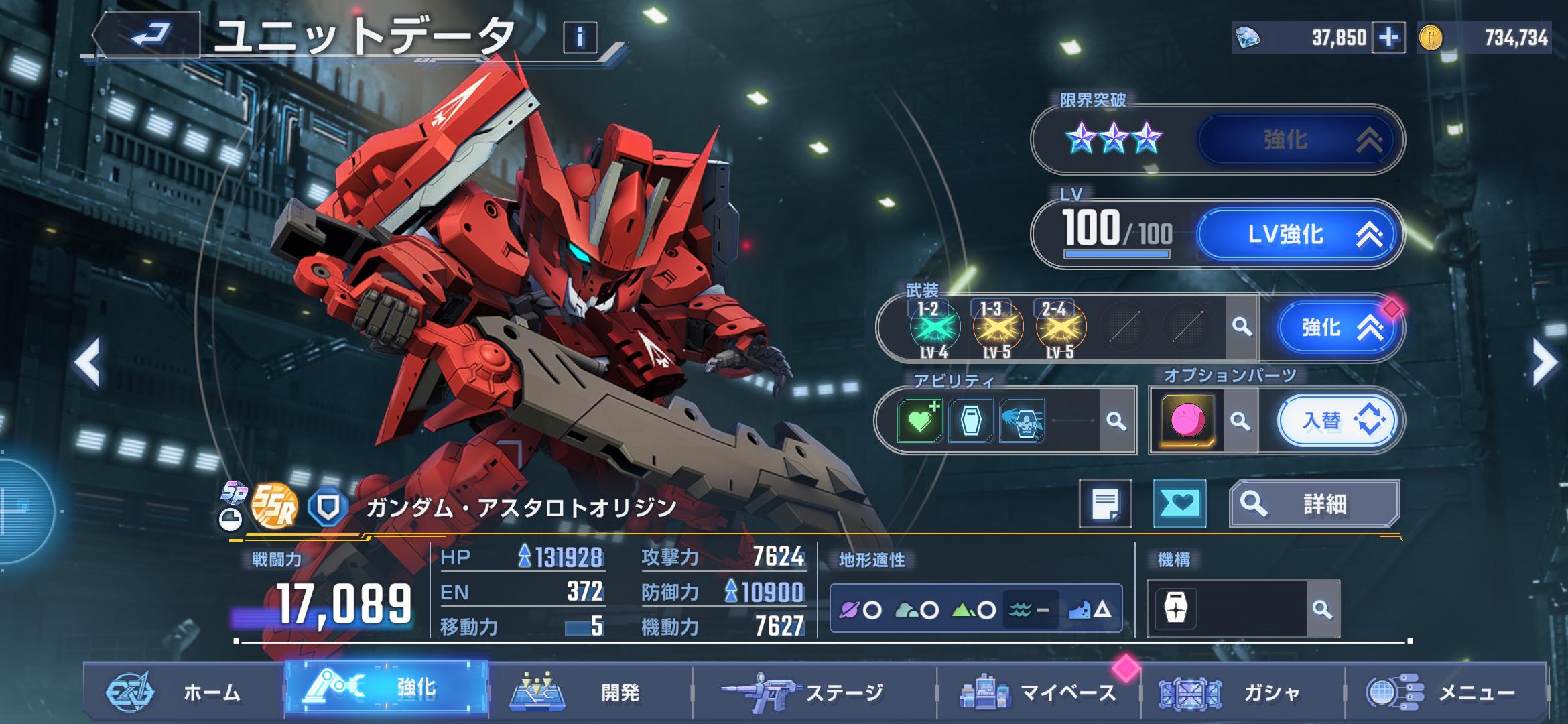Show previous unit with left arrow
This screenshot has width=1568, height=724.
click(88, 363)
